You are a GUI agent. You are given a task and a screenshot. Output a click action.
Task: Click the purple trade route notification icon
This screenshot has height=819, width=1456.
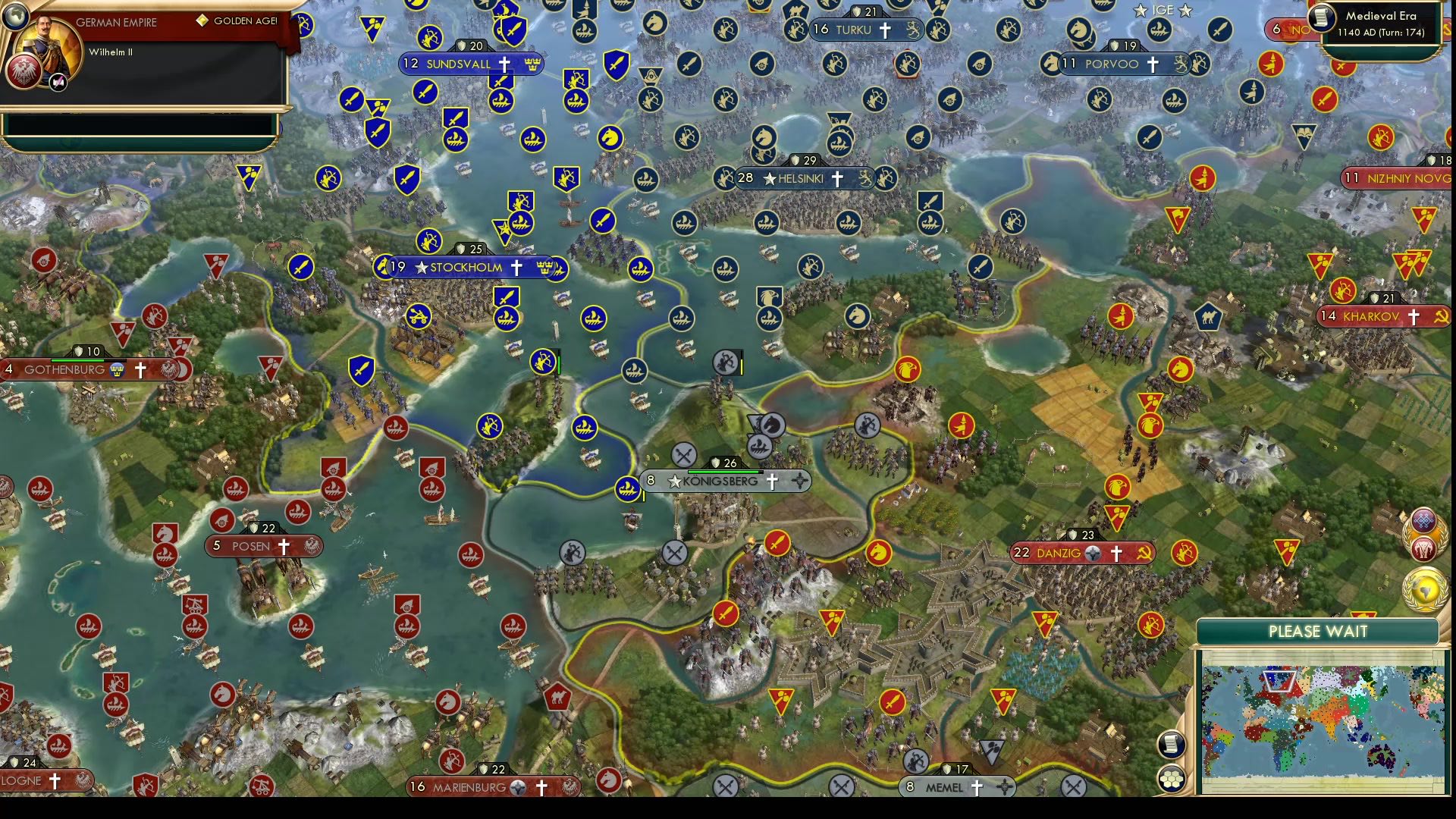(x=1426, y=521)
